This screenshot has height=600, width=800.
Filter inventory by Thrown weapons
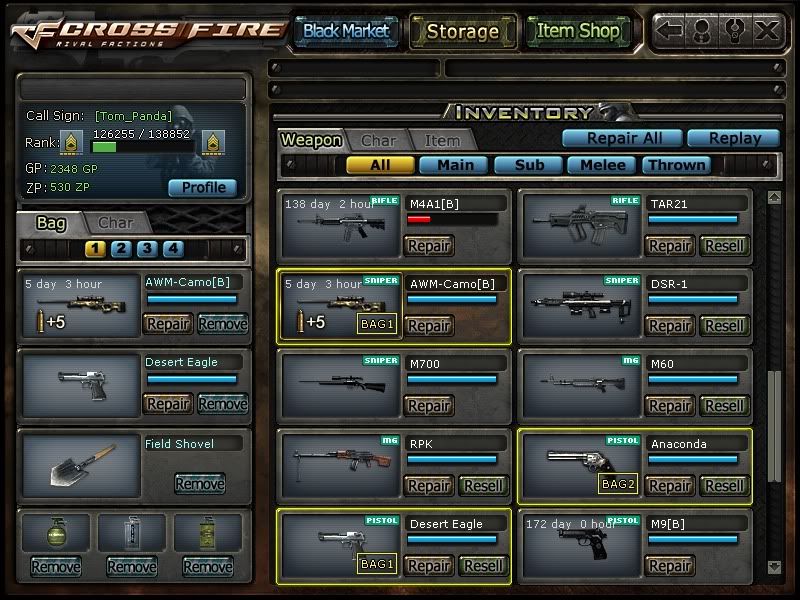[x=677, y=165]
